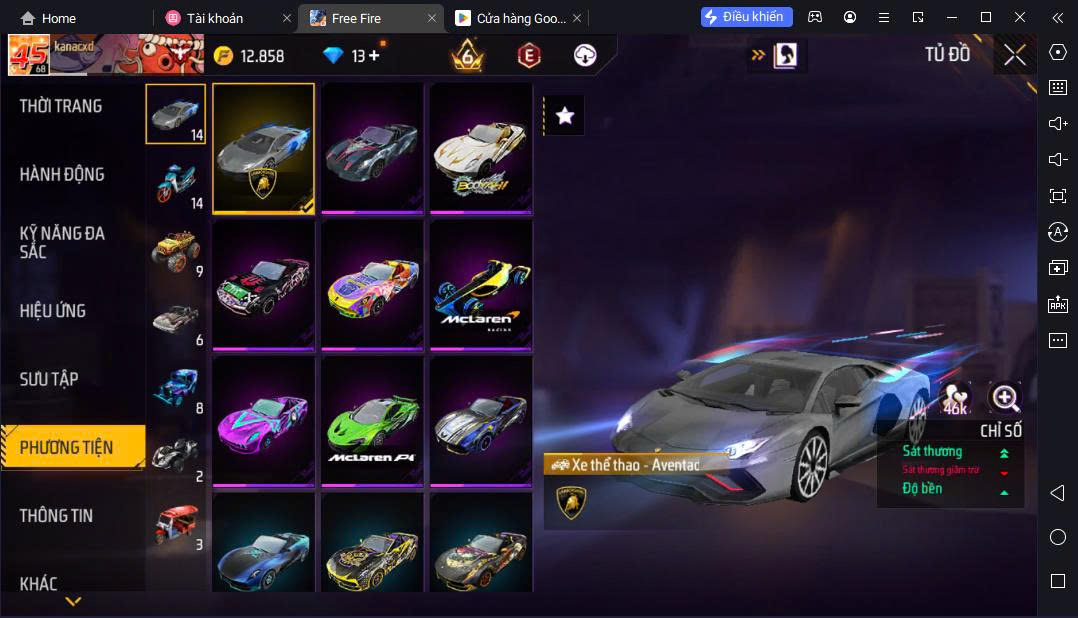Select the pink and purple sports car skin
1078x618 pixels.
[x=263, y=422]
